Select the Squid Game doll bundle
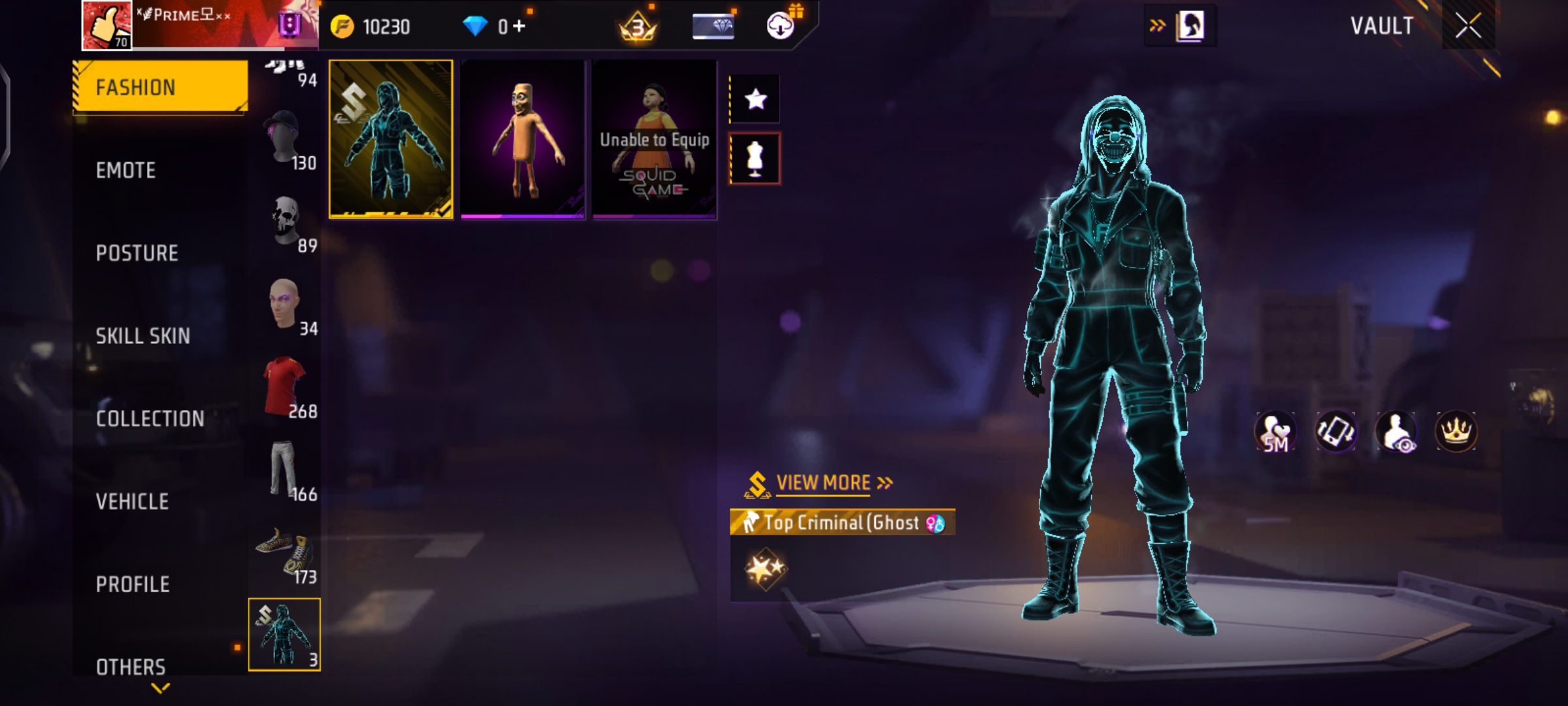The height and width of the screenshot is (706, 1568). click(x=655, y=139)
